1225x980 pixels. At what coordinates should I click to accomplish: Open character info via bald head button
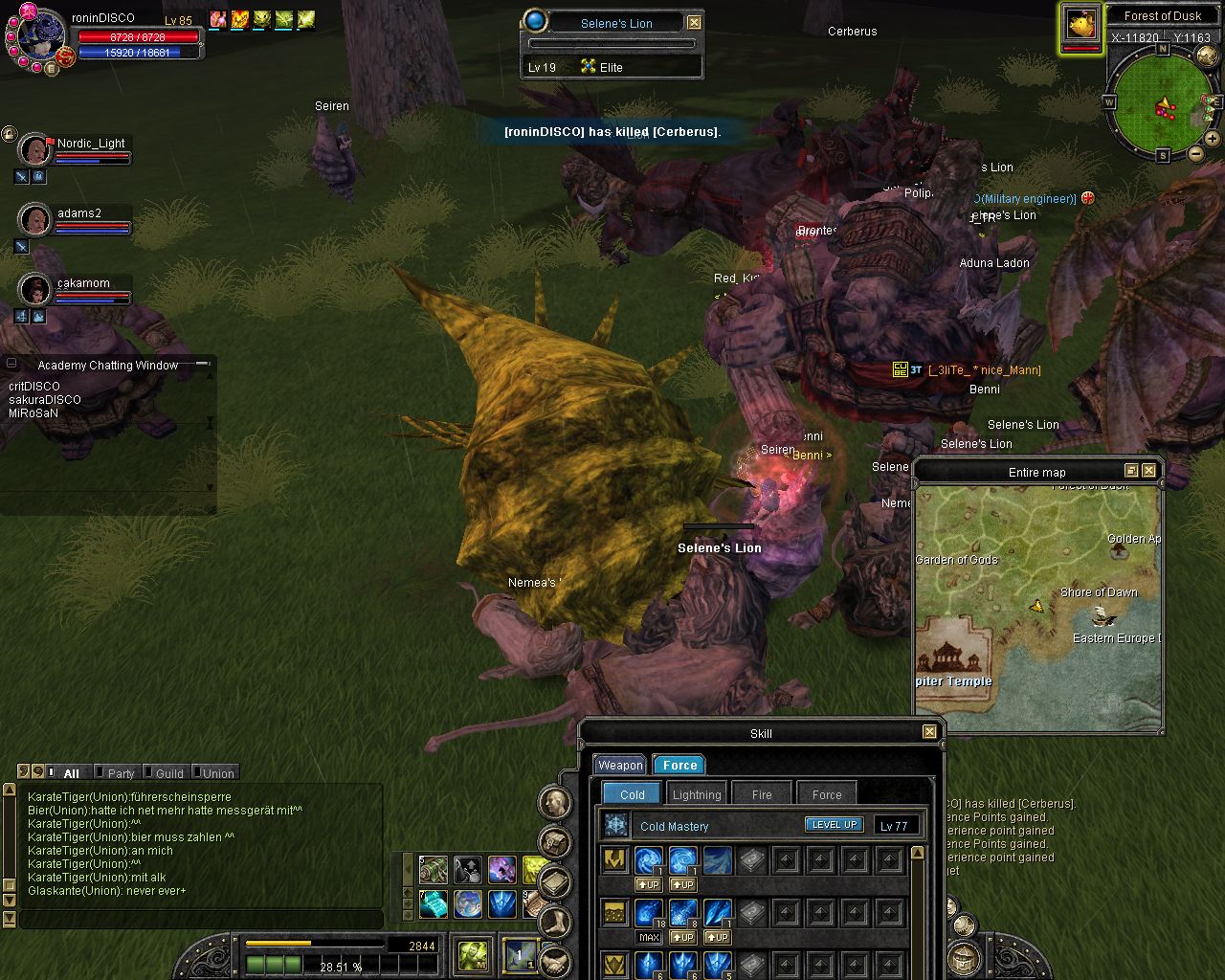(x=555, y=802)
